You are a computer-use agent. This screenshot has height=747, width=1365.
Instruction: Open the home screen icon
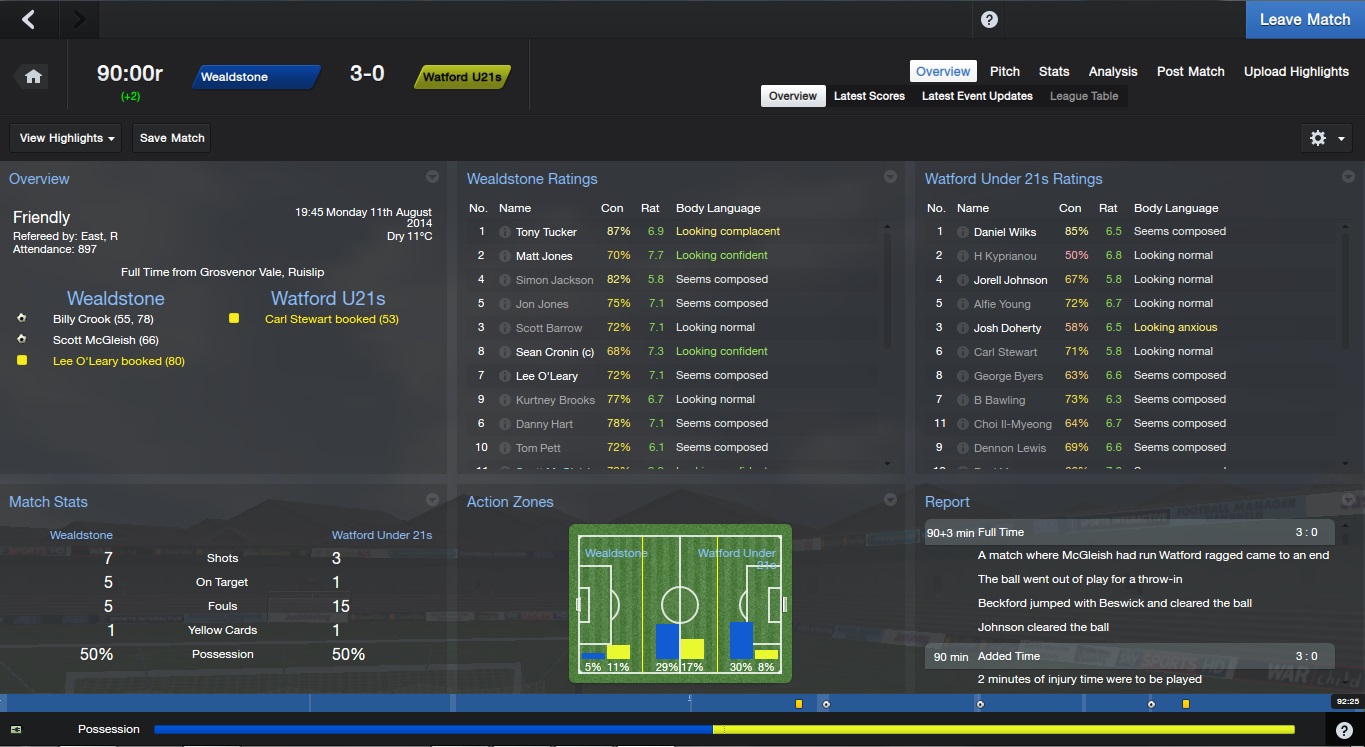click(x=33, y=77)
